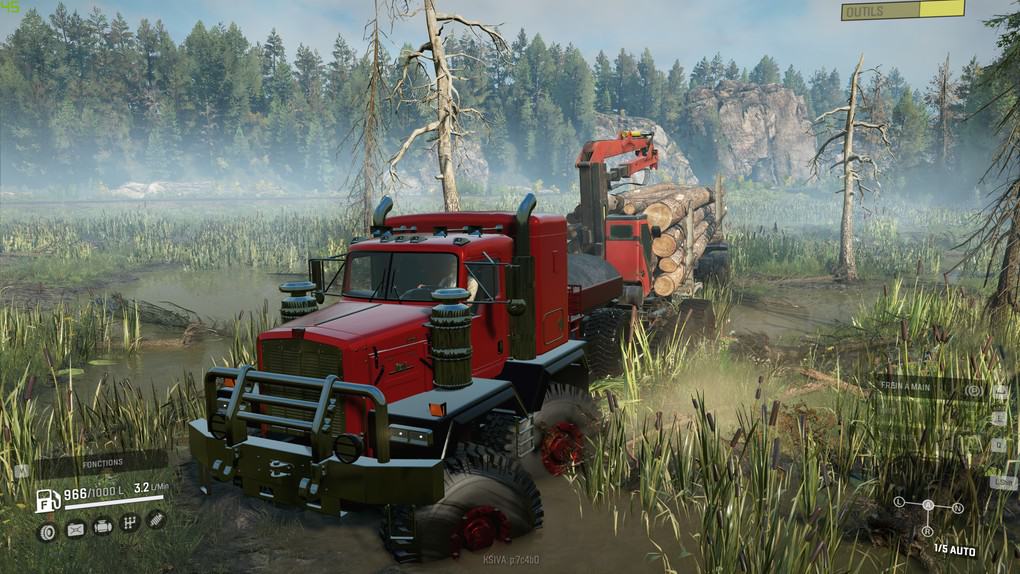Viewport: 1020px width, 574px height.
Task: Select the A automatic gear position
Action: pyautogui.click(x=928, y=505)
